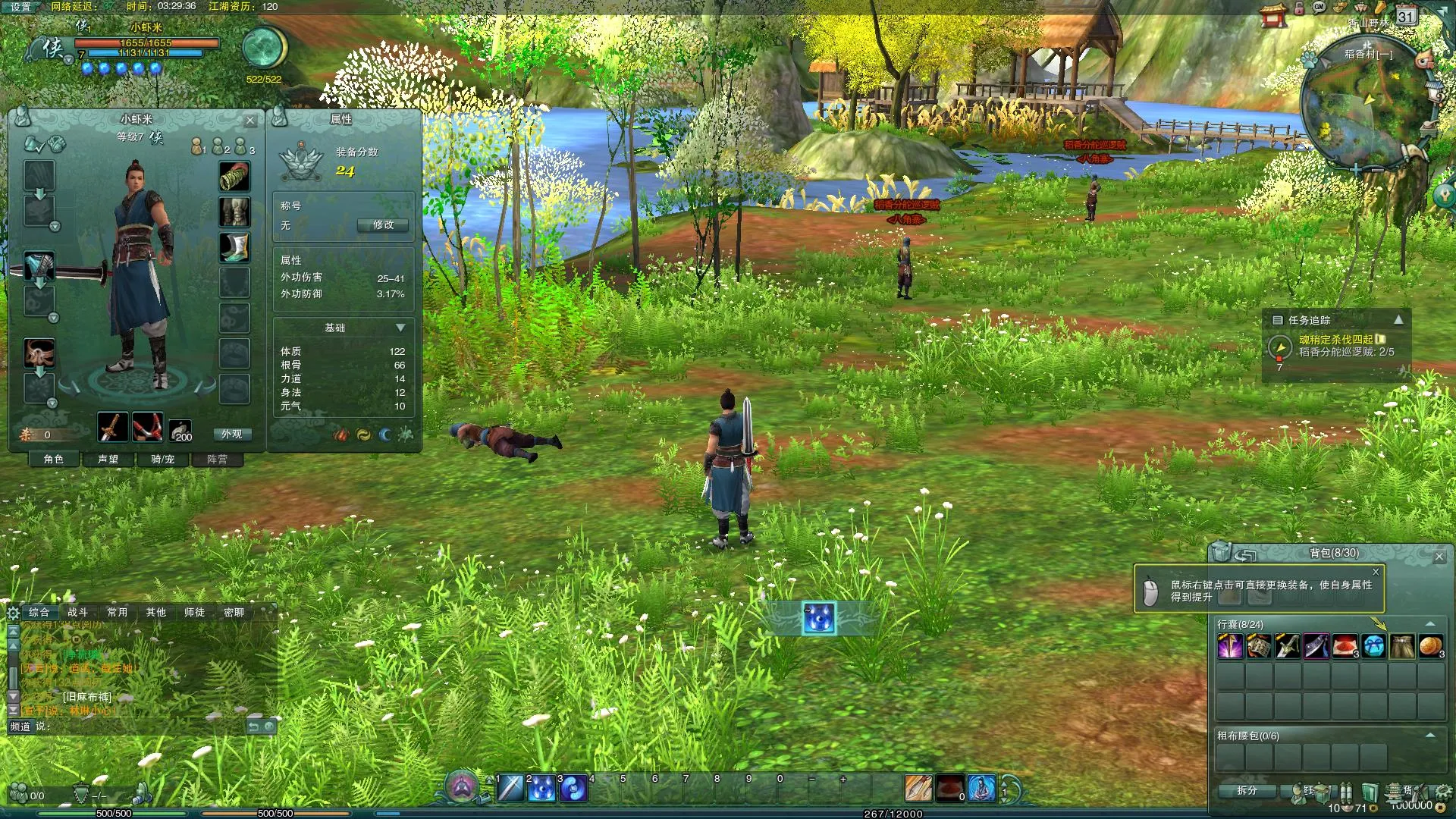Select the equipped boots slot
Image resolution: width=1456 pixels, height=819 pixels.
coord(234,247)
